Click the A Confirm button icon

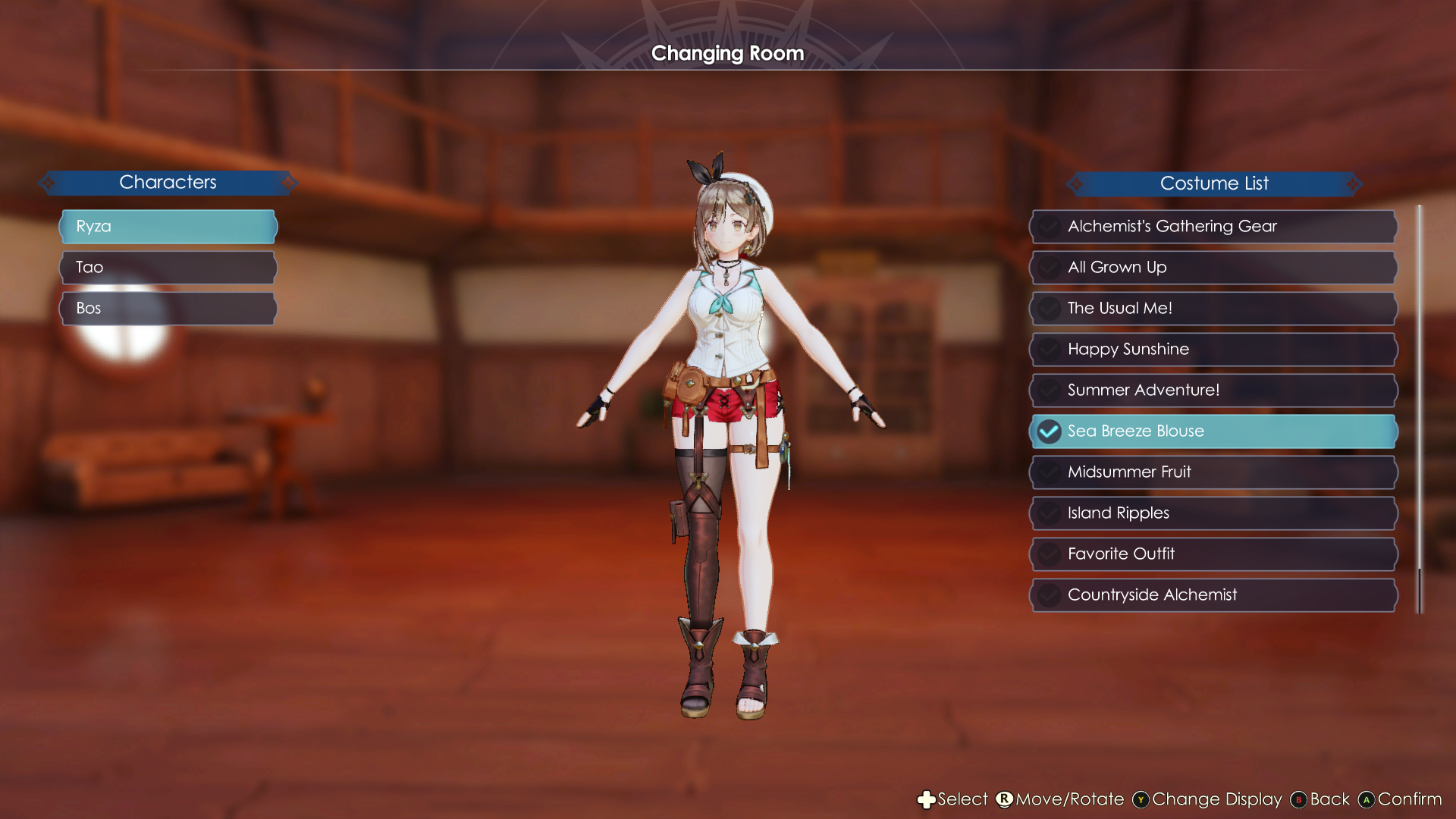1368,799
